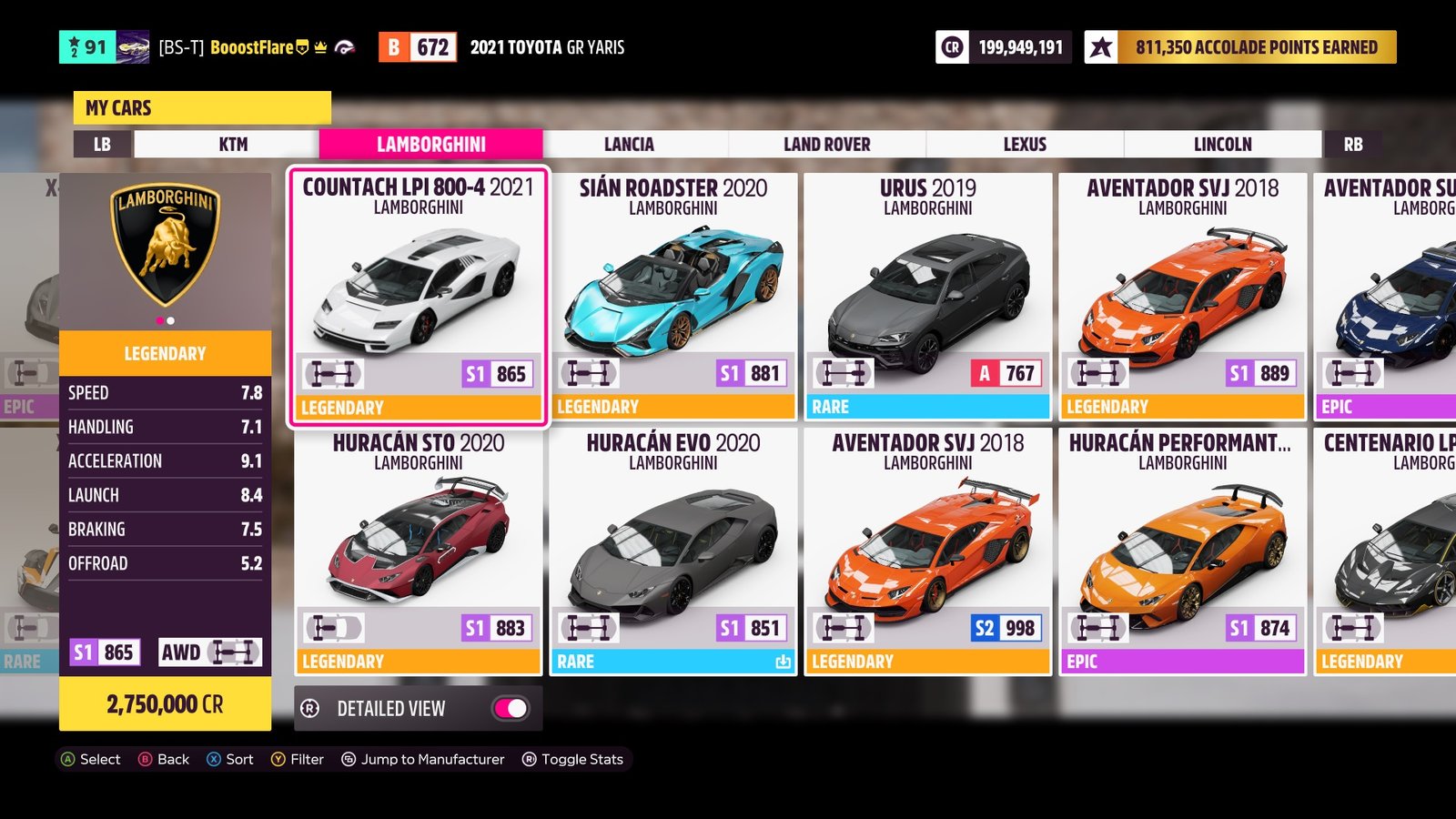Switch to the Land Rover tab

[826, 144]
